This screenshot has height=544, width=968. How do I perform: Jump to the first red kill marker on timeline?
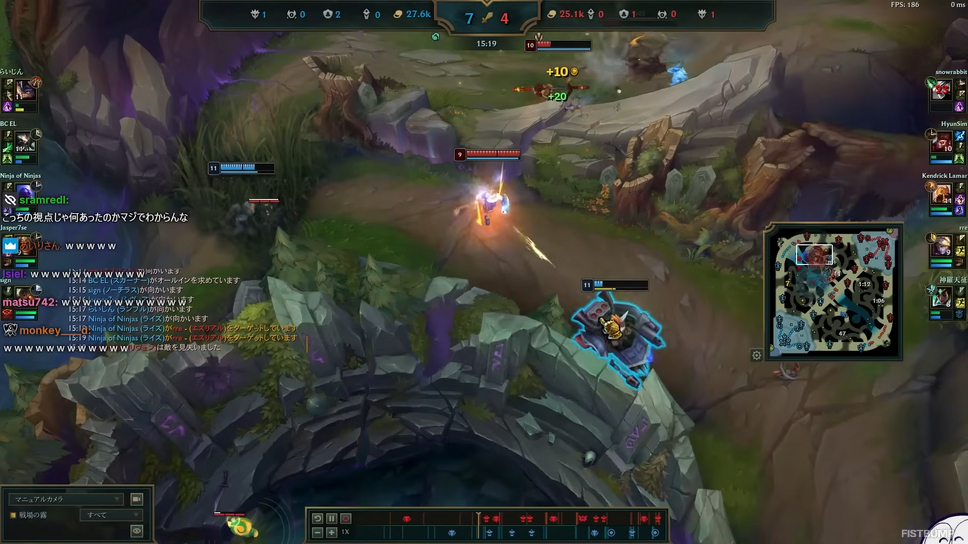point(406,519)
